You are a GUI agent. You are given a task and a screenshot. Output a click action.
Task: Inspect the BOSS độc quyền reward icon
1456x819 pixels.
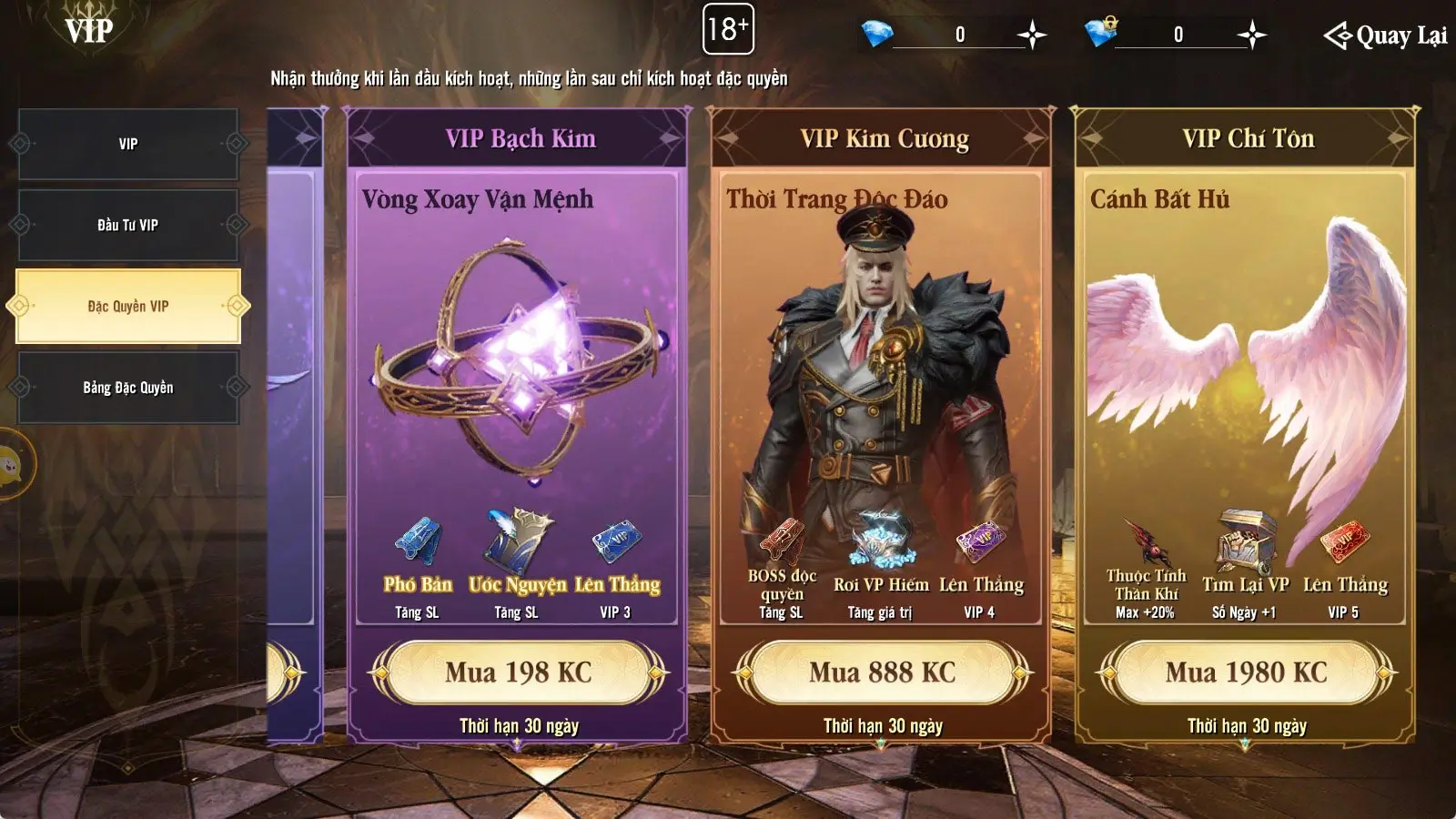coord(782,540)
